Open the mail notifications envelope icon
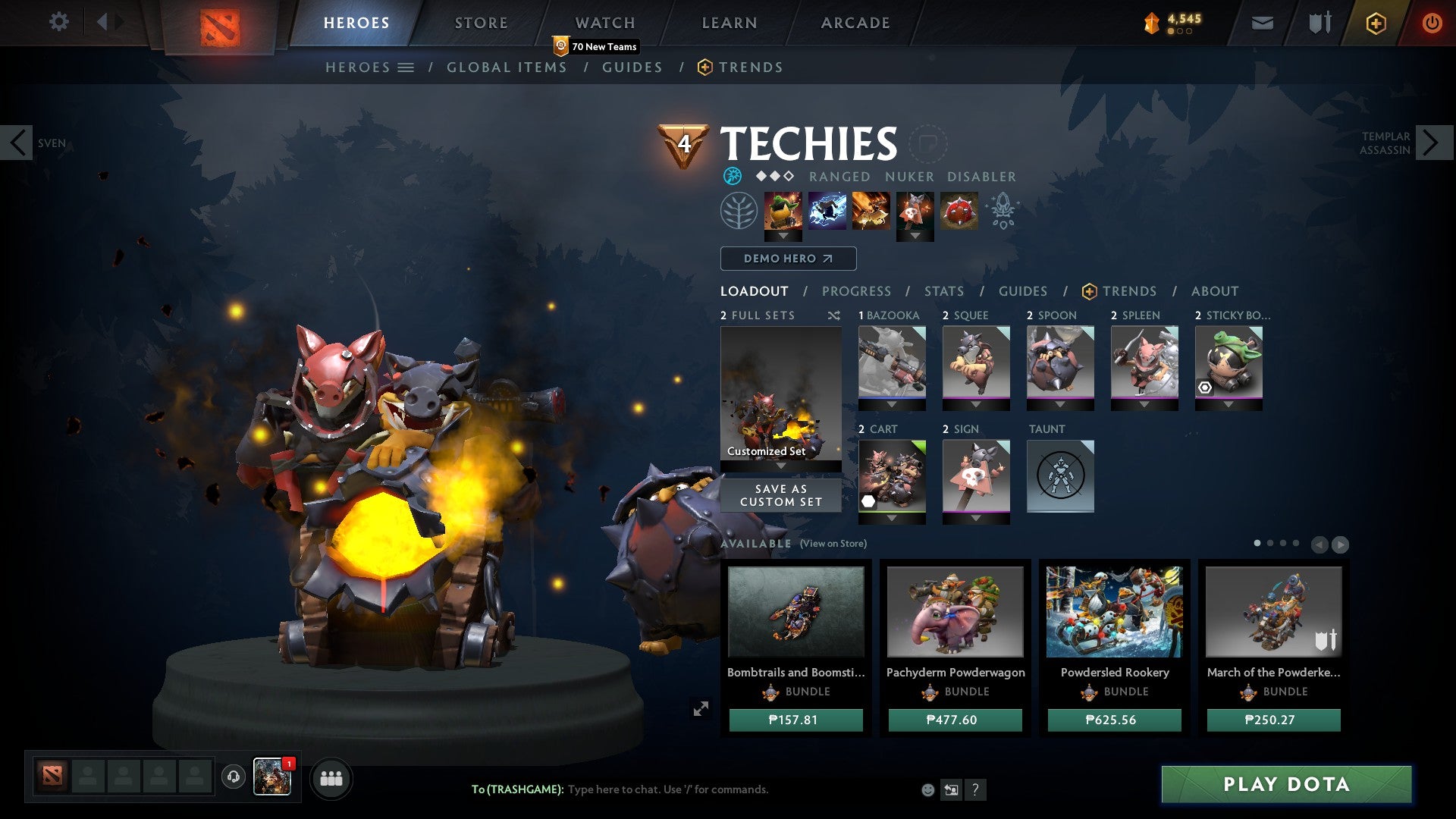1456x819 pixels. coord(1262,23)
